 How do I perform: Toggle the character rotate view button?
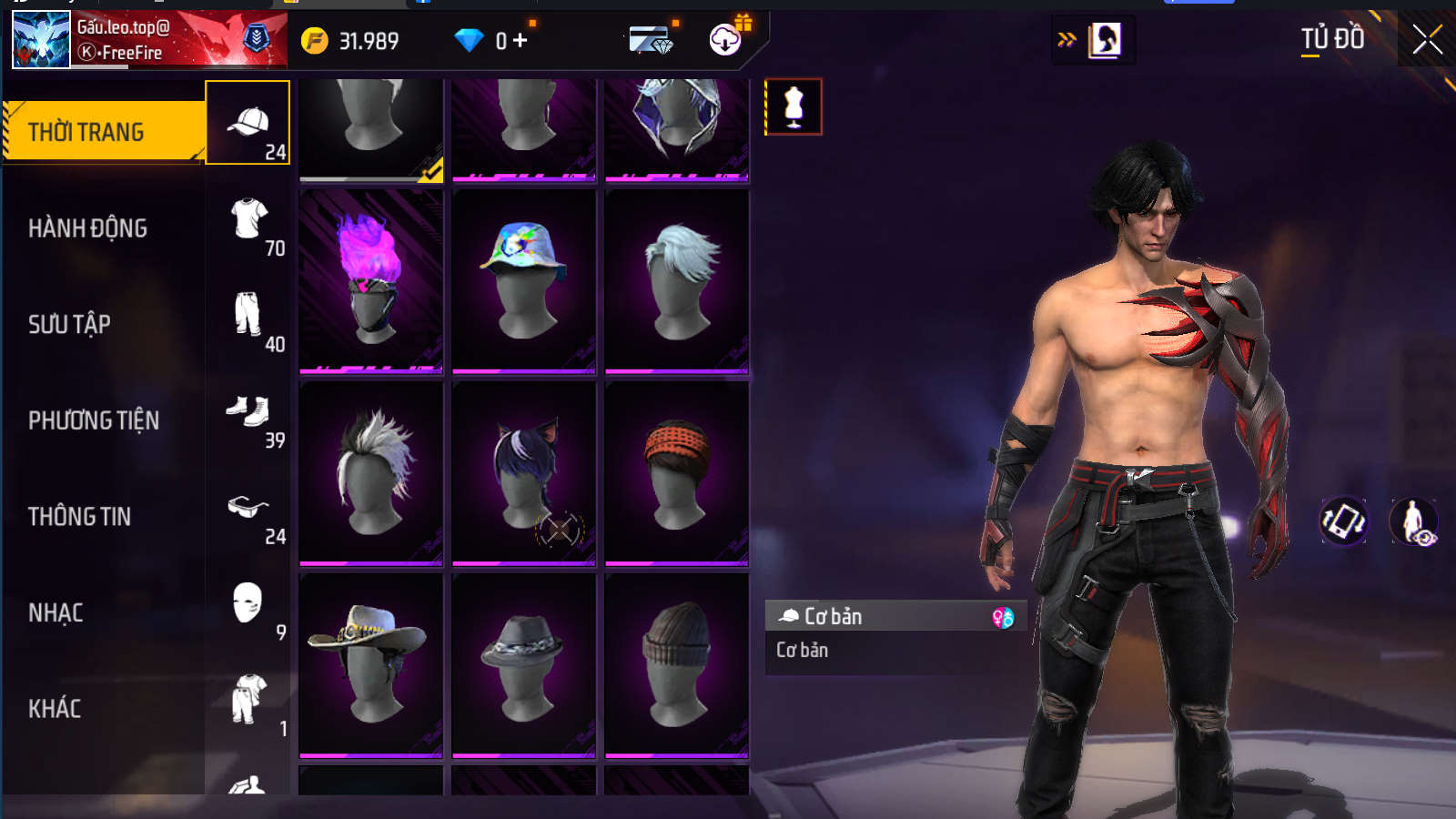point(1343,521)
